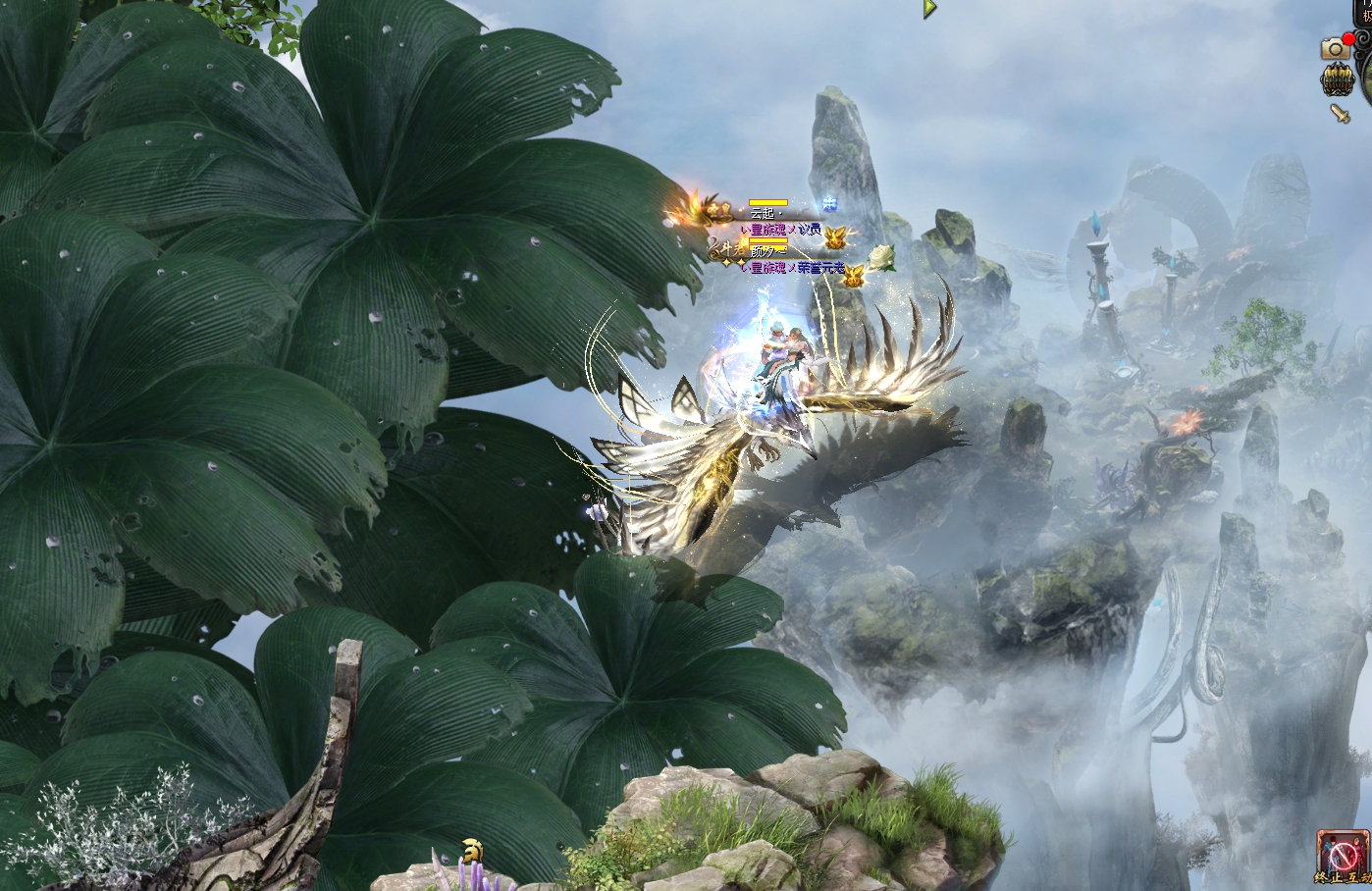Click the party formation icon of soldiers
Viewport: 1372px width, 891px height.
[1337, 80]
